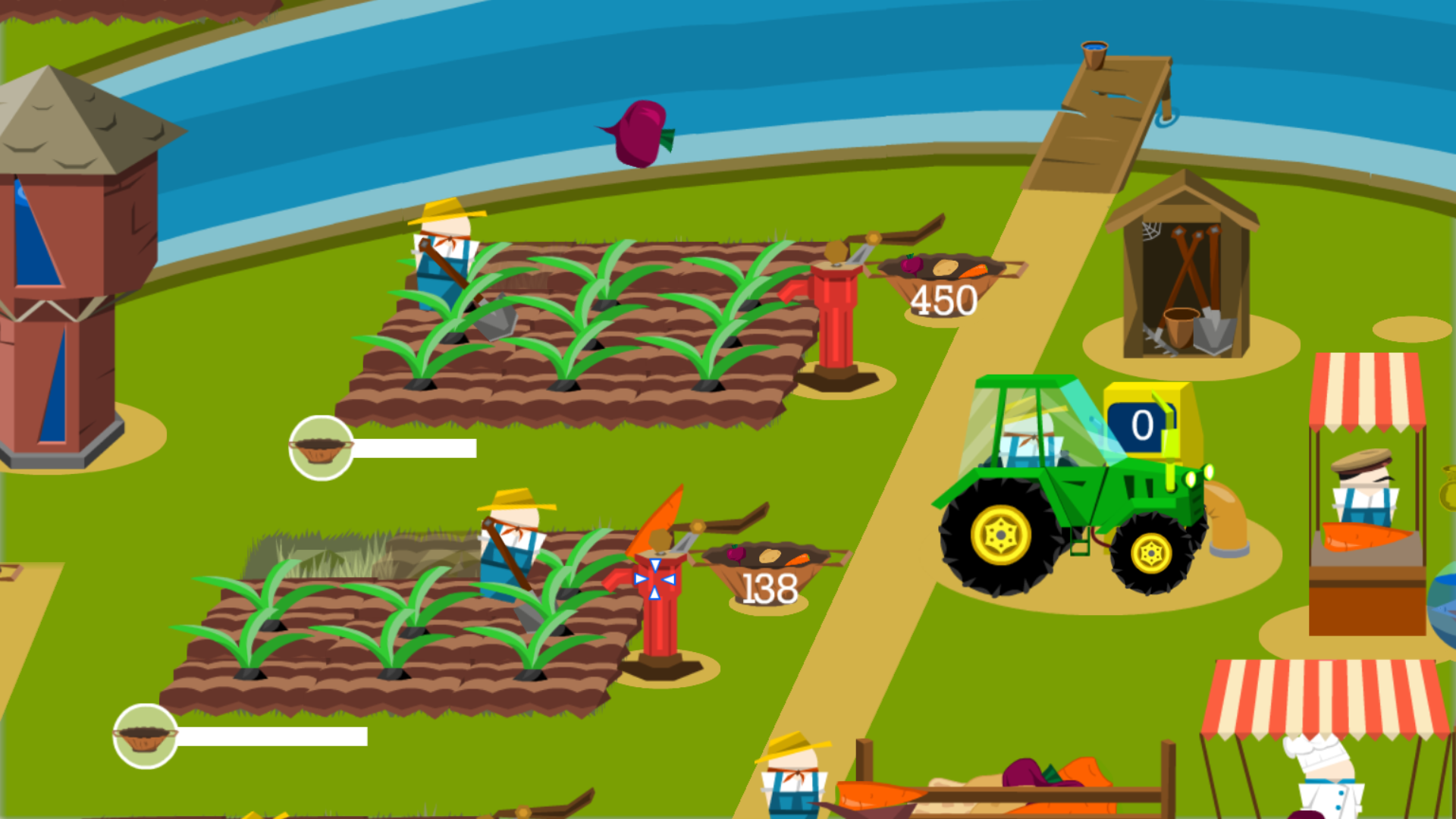Click the flying beet above the river
Viewport: 1456px width, 819px height.
tap(641, 133)
